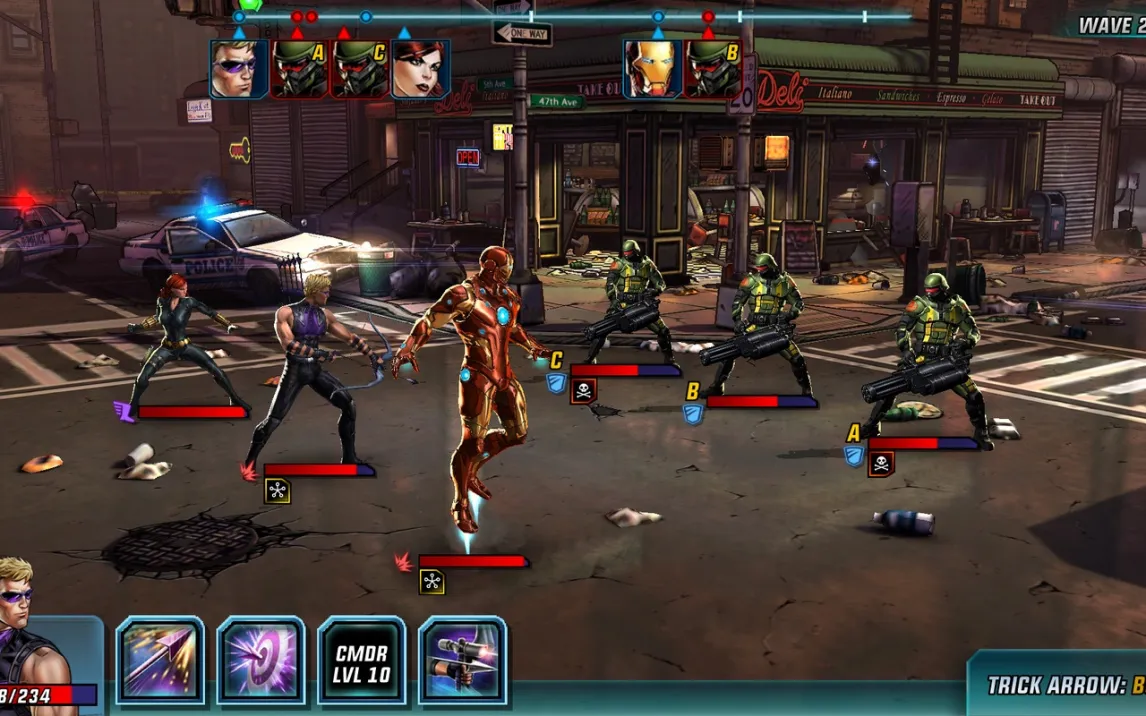Image resolution: width=1146 pixels, height=716 pixels.
Task: Pick soldier B's turn-order portrait
Action: [712, 69]
